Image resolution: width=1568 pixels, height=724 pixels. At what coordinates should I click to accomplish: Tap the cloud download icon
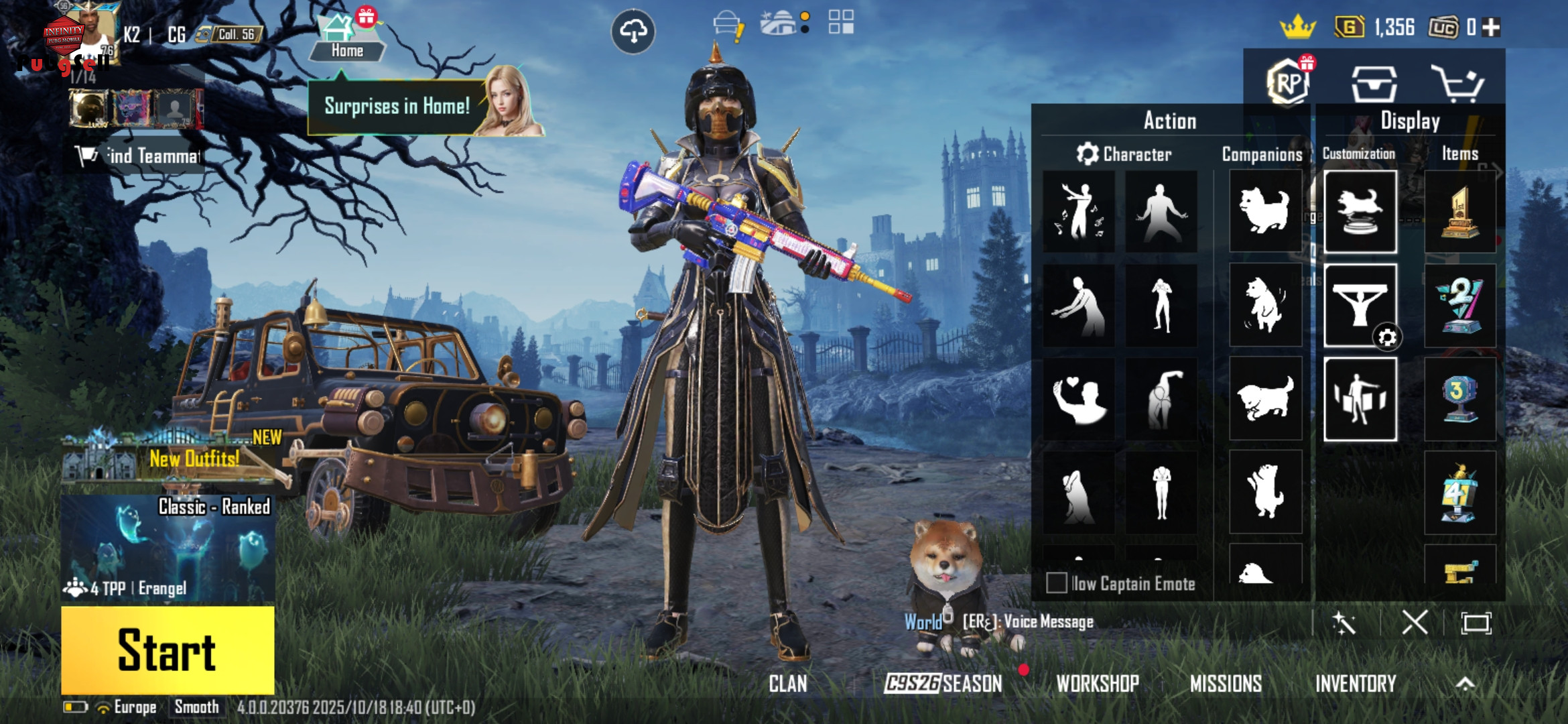tap(633, 31)
